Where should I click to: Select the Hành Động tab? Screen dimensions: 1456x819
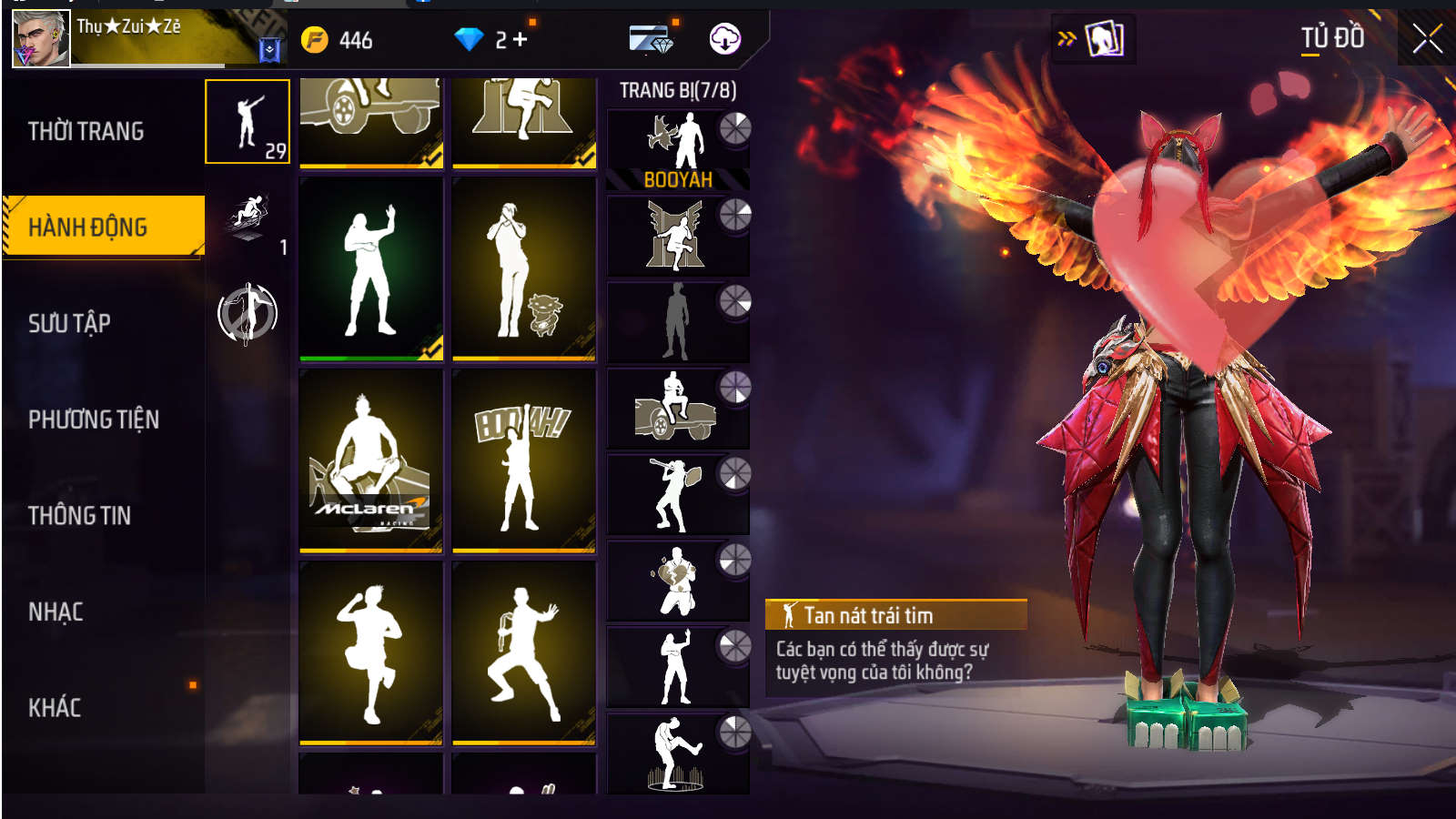tap(88, 227)
